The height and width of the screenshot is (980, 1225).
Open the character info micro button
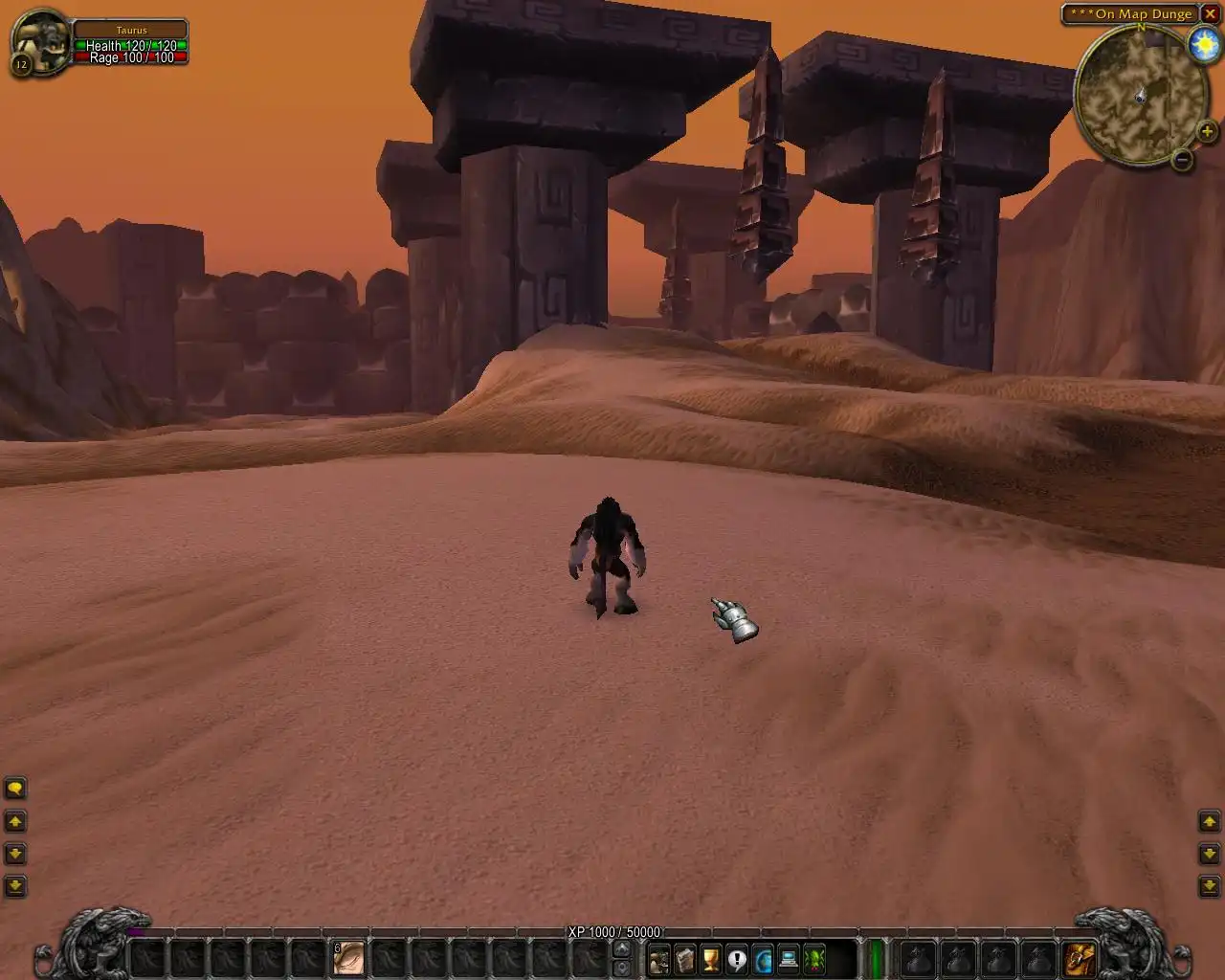click(659, 958)
